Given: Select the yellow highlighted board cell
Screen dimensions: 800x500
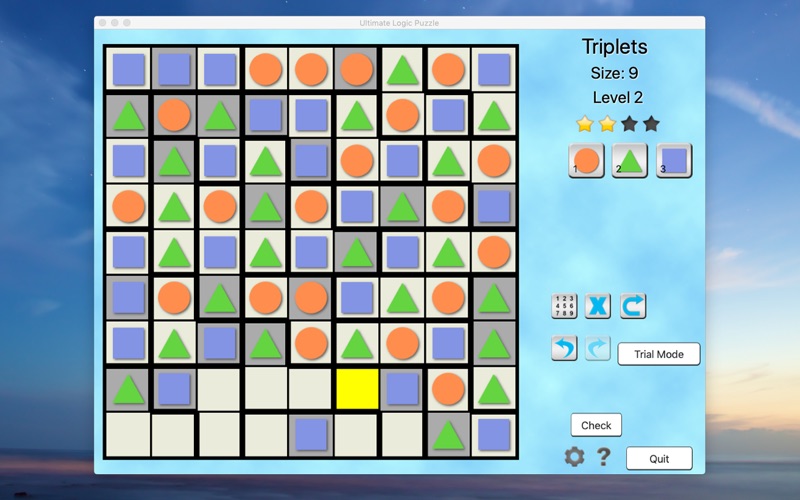Looking at the screenshot, I should tap(357, 389).
